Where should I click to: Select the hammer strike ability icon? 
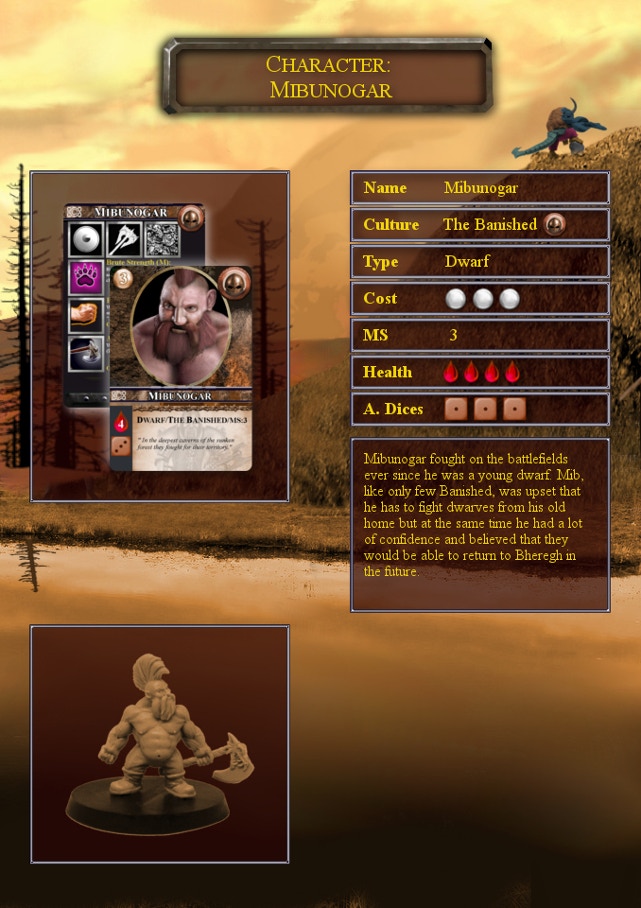click(x=86, y=352)
